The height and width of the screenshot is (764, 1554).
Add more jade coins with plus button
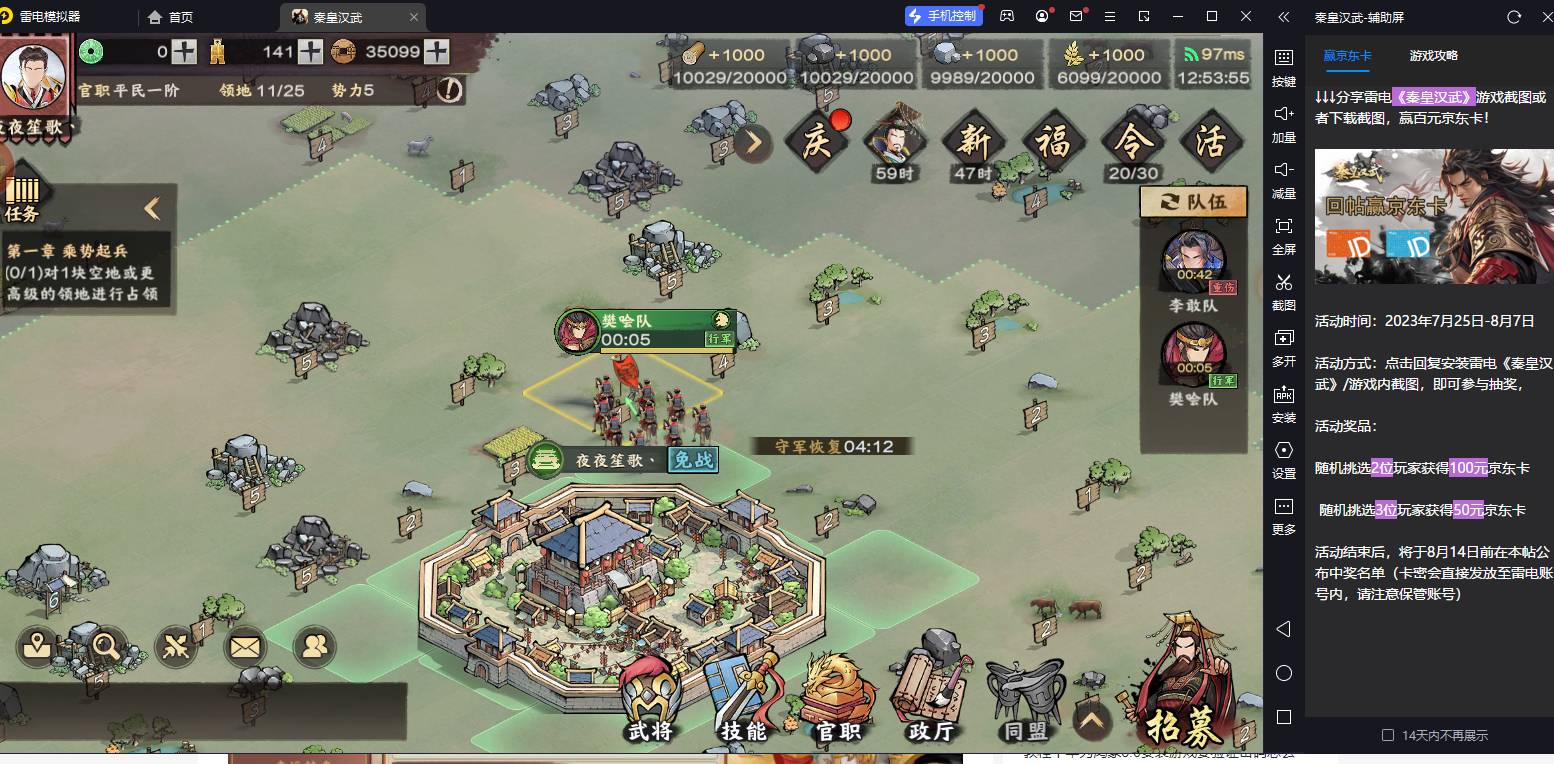point(184,51)
